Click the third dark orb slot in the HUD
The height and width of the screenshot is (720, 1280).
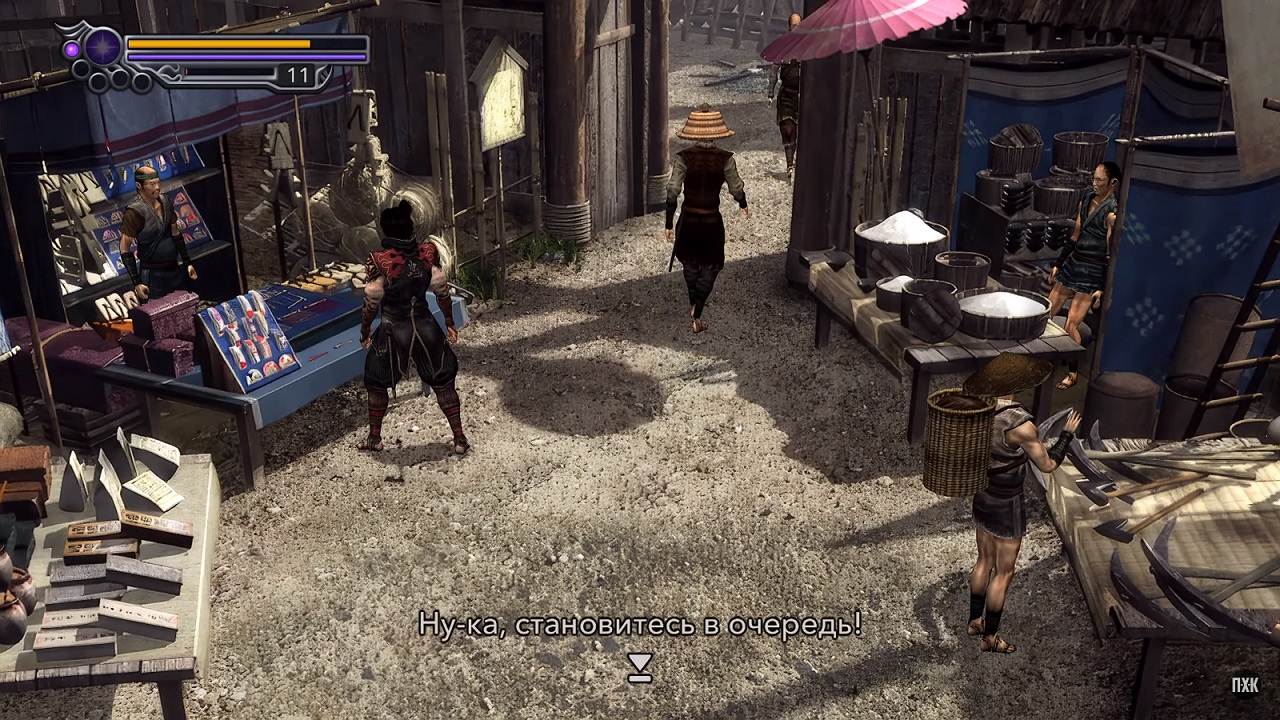tap(120, 77)
